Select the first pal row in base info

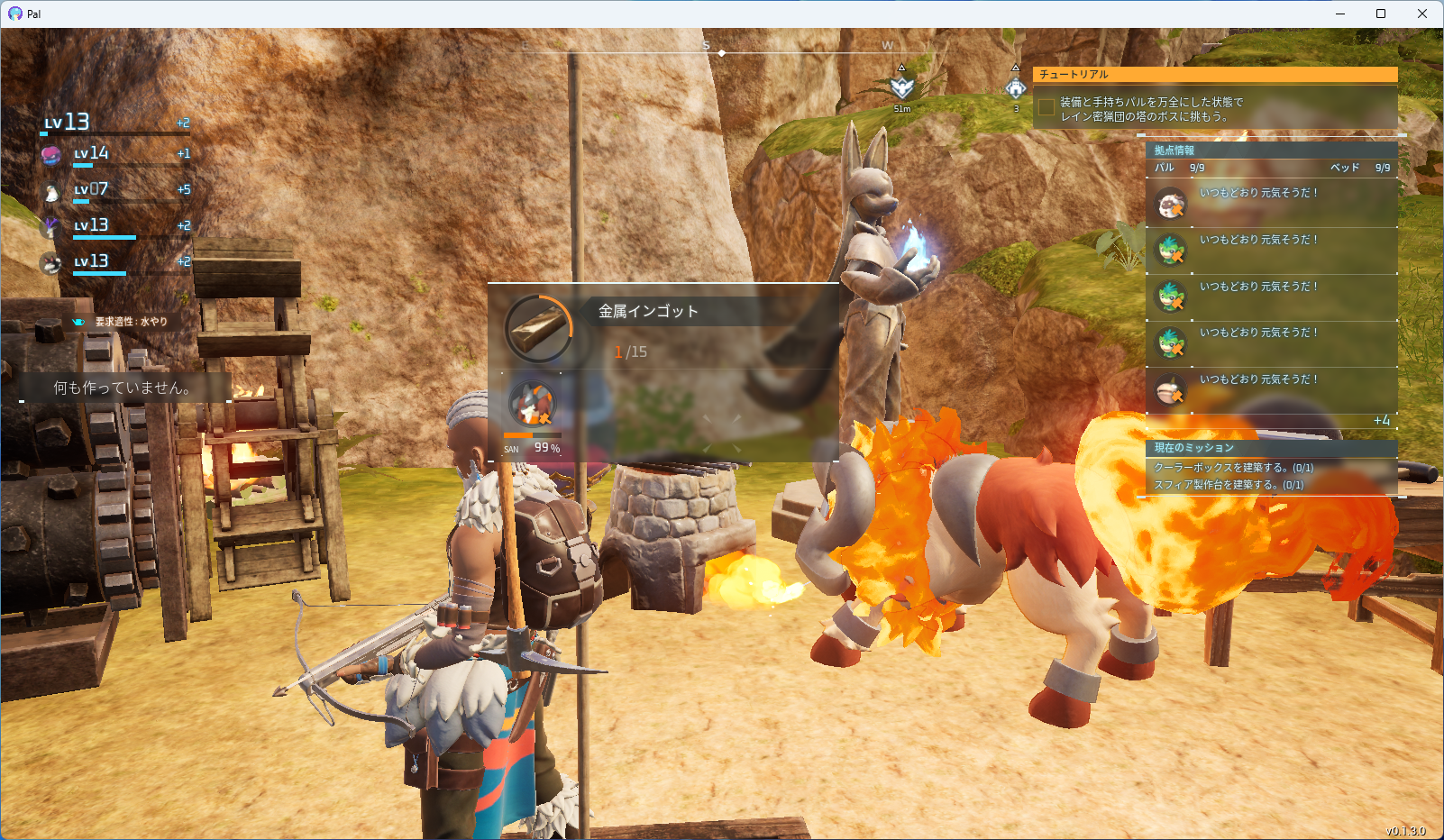[1271, 204]
